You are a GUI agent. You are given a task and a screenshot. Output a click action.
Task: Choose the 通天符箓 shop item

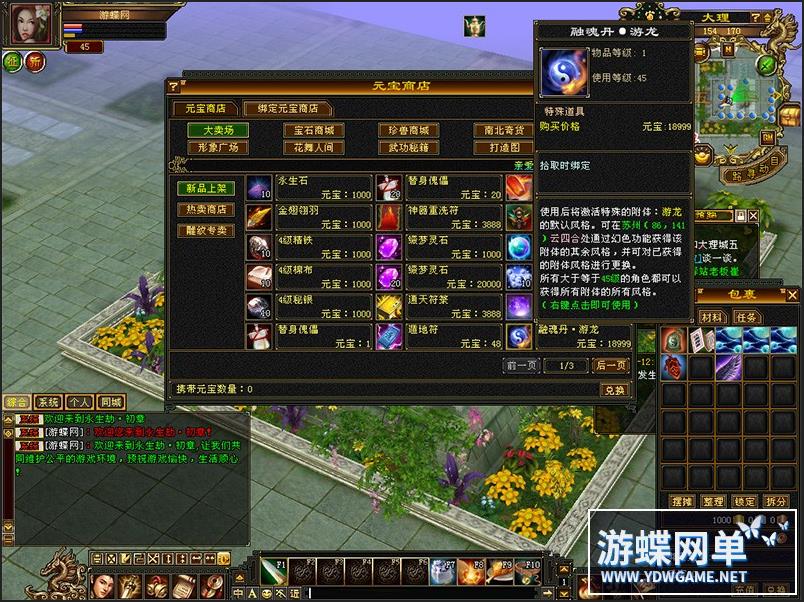click(x=438, y=306)
